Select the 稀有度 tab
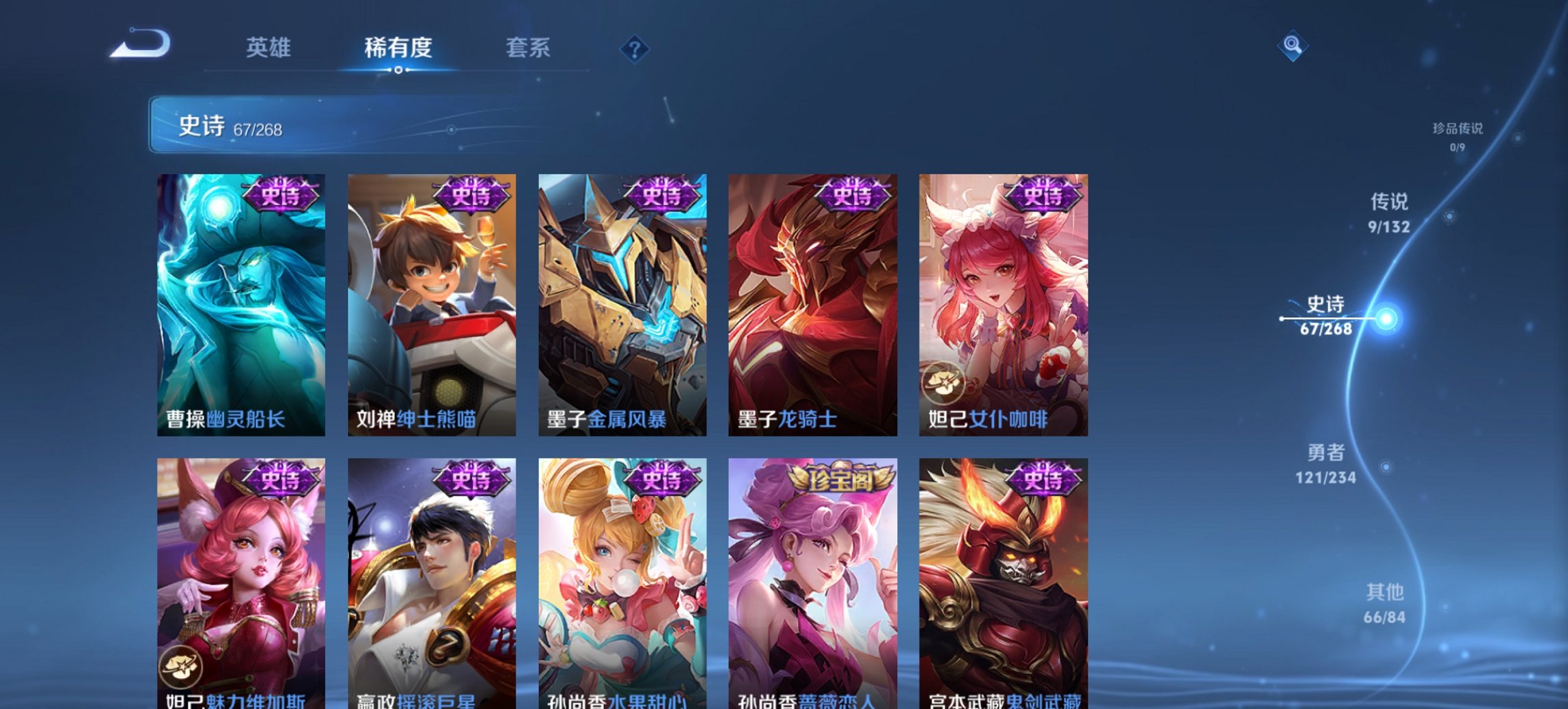 coord(400,48)
